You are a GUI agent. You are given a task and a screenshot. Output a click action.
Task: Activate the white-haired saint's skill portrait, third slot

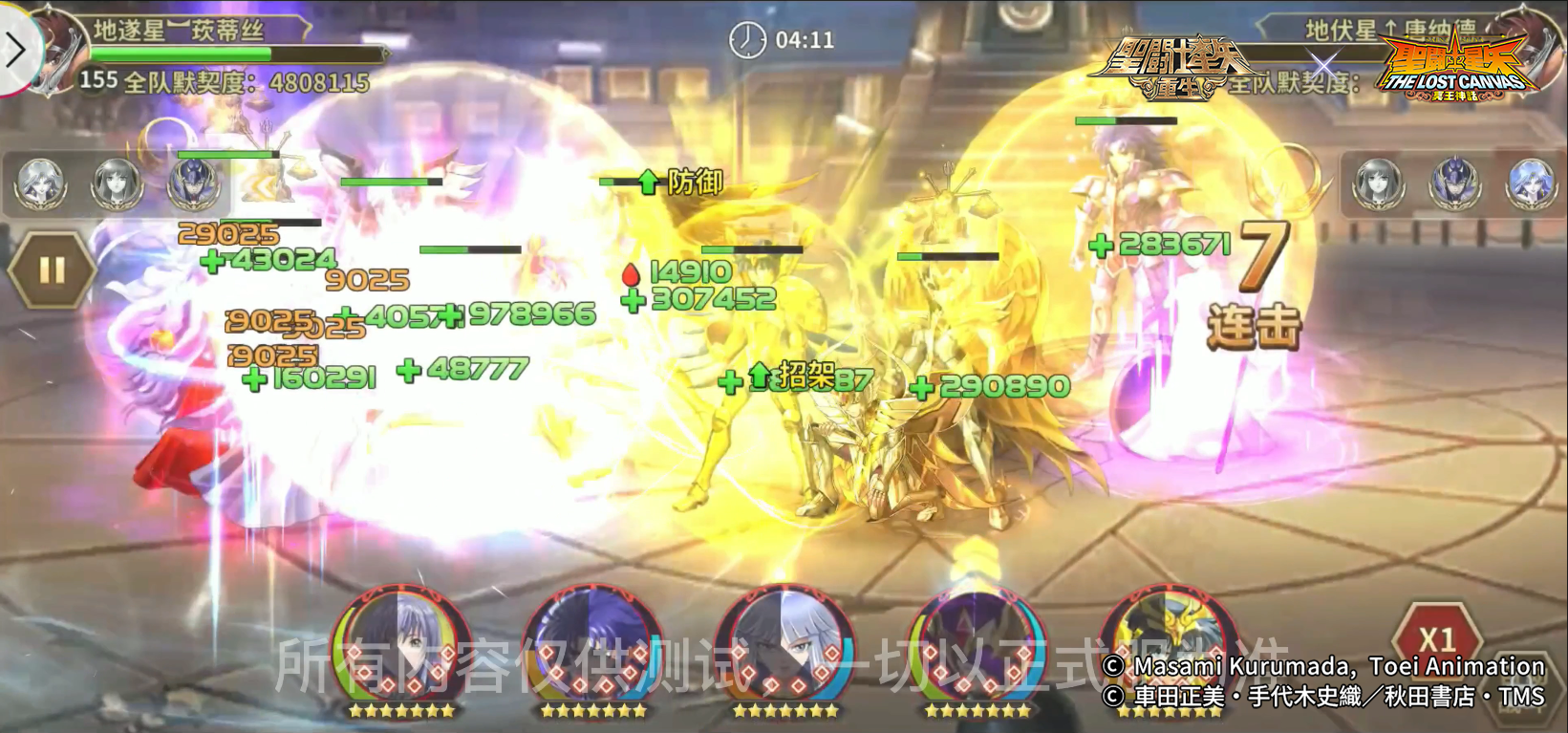(x=784, y=642)
